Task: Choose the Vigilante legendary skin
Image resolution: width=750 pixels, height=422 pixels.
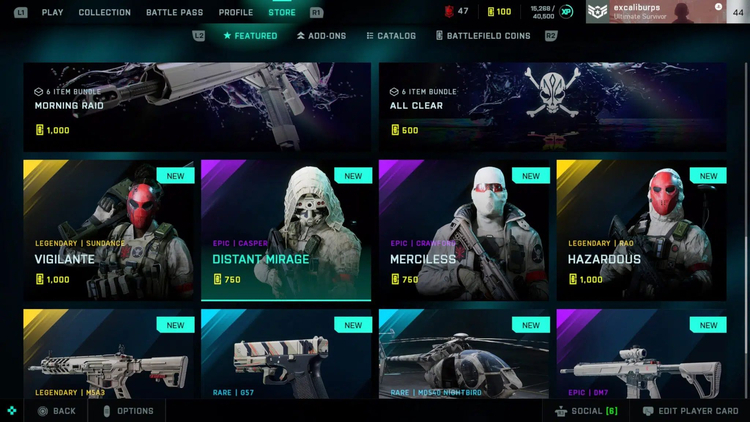Action: click(109, 229)
